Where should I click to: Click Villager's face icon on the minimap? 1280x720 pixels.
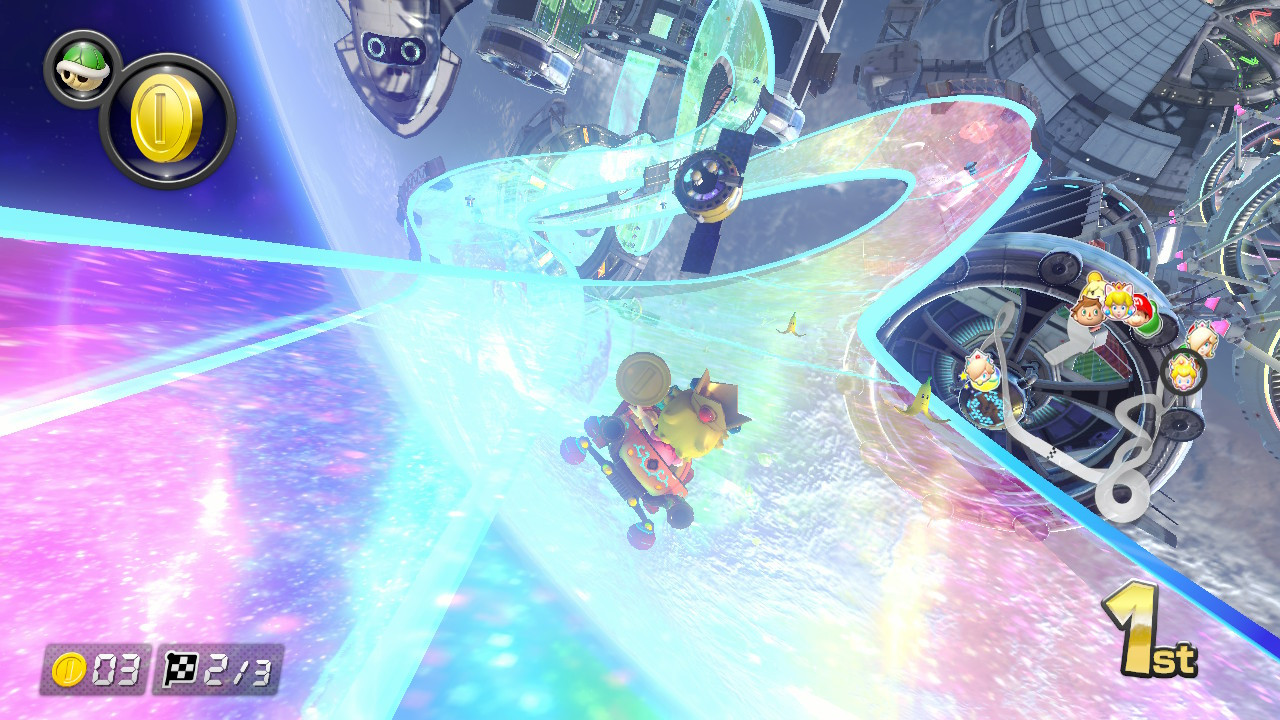click(x=1087, y=311)
